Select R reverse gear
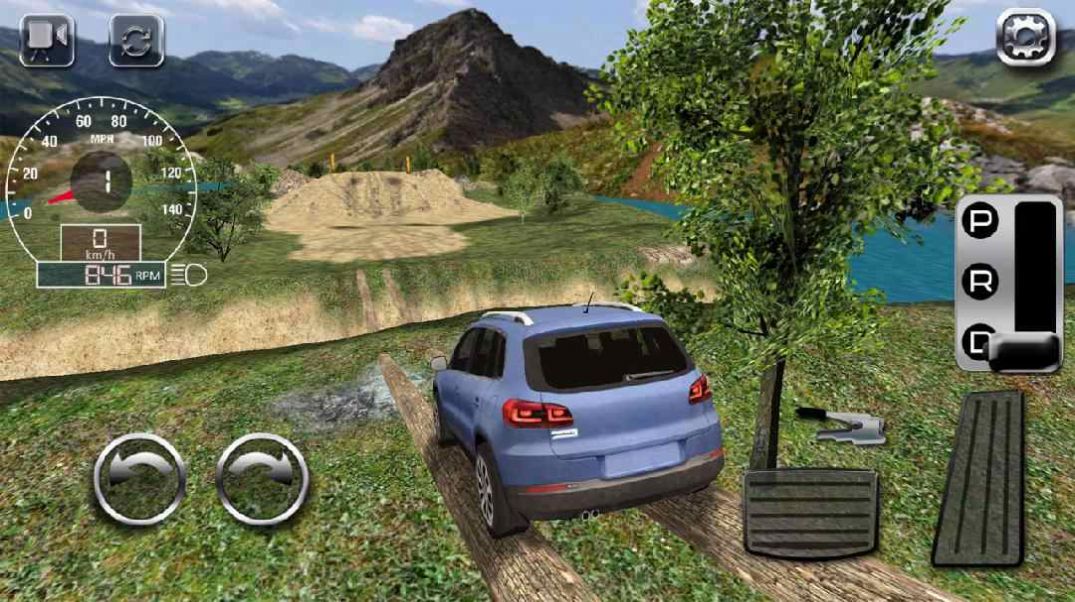Screen dimensions: 1075x602 980,282
